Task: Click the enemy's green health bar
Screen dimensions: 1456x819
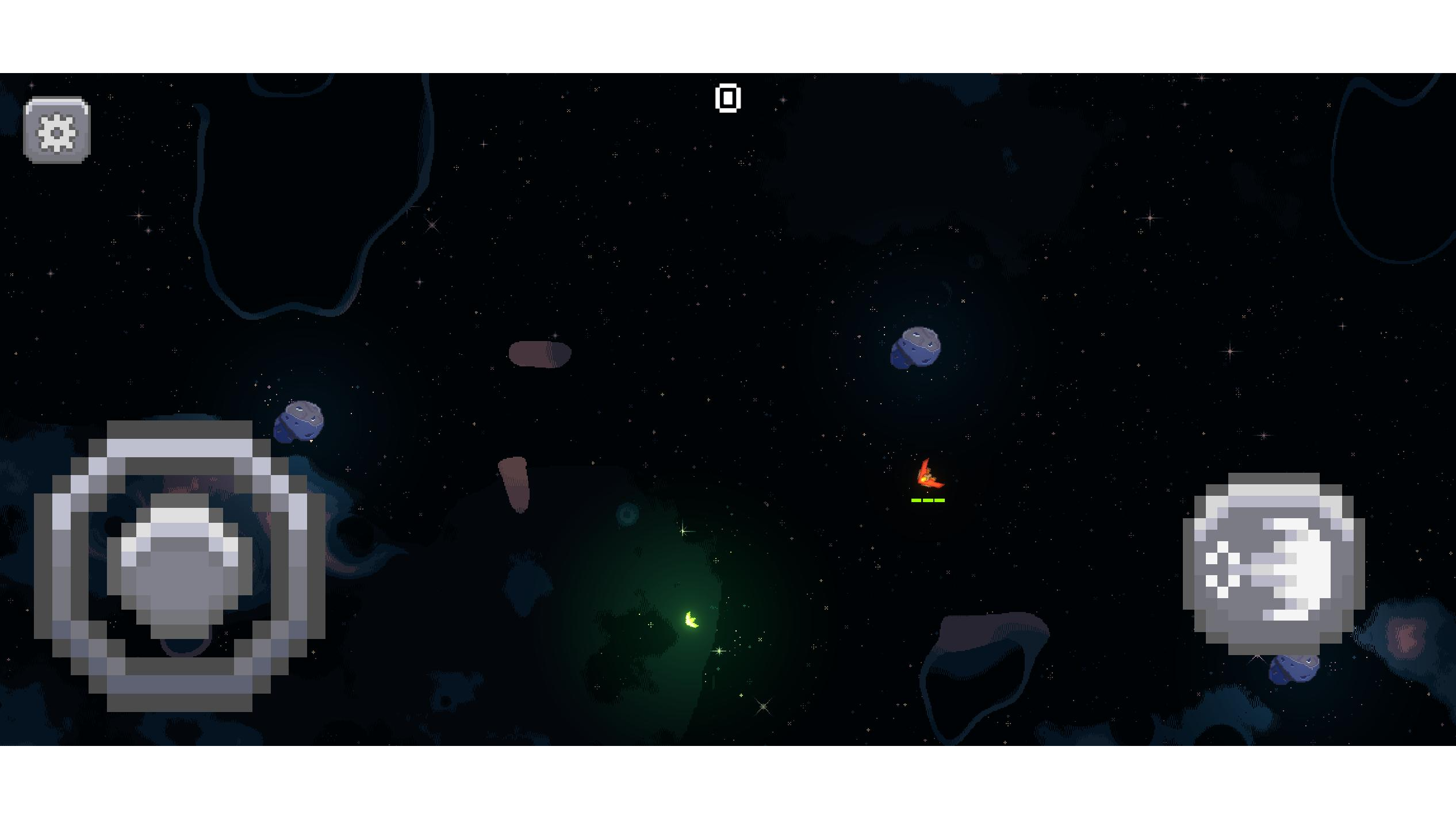Action: click(927, 500)
